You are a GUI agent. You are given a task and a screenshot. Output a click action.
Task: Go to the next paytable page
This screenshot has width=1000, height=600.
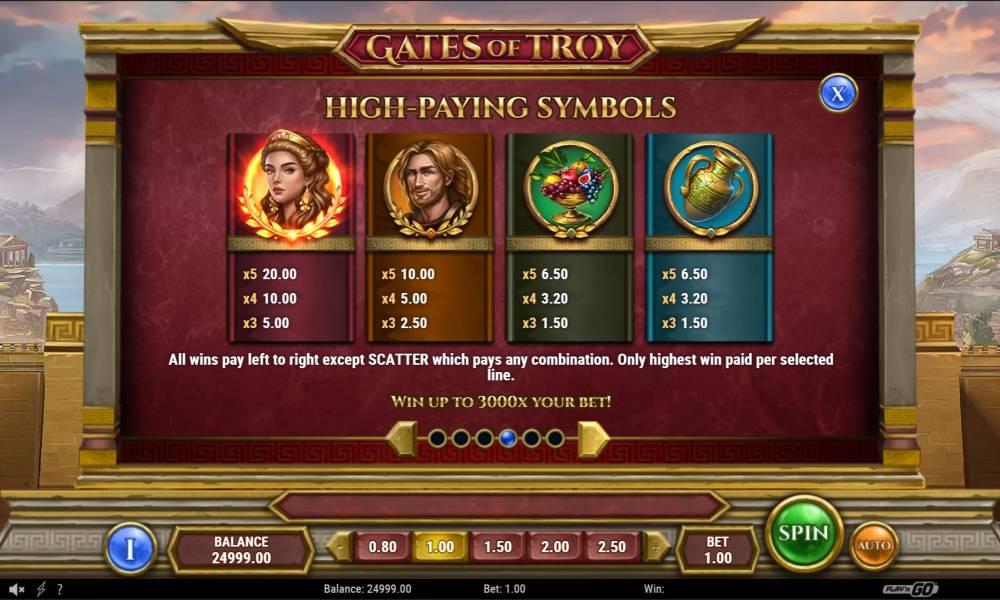pos(592,439)
